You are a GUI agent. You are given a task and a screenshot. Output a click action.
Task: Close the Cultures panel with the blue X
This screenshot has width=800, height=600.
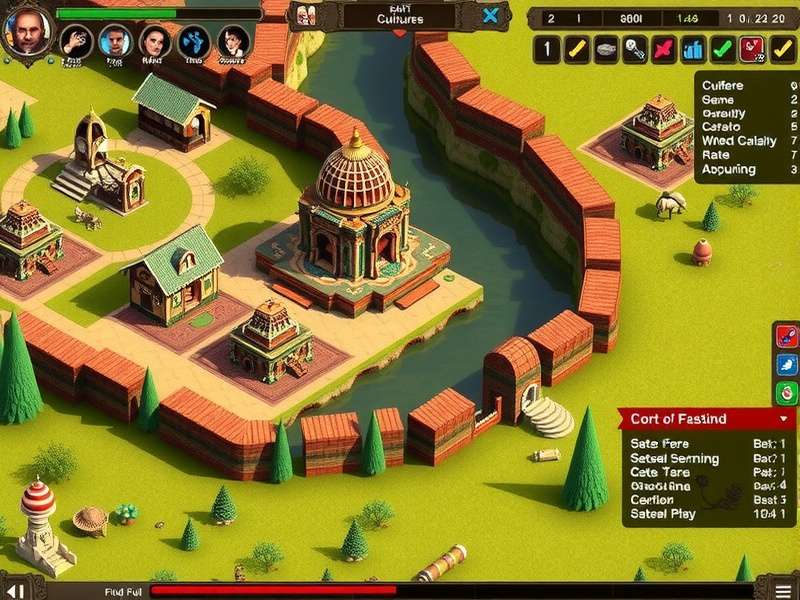490,15
